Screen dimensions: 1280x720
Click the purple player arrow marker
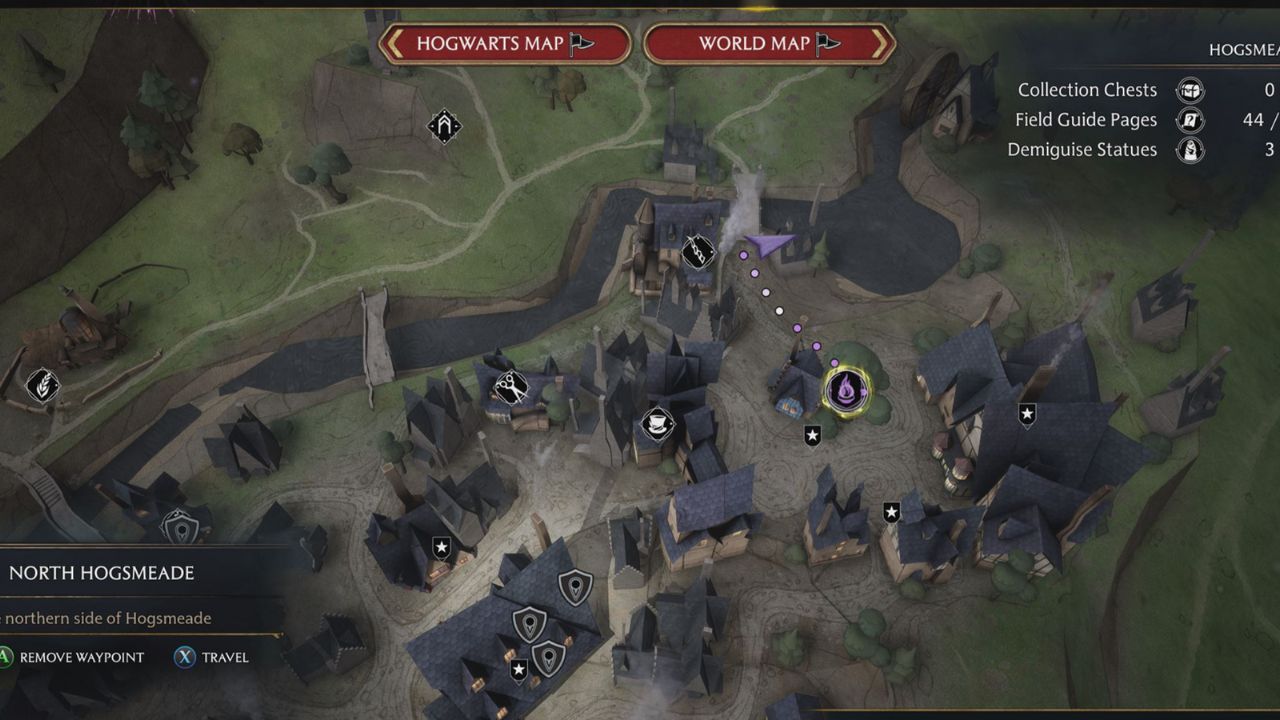point(768,243)
